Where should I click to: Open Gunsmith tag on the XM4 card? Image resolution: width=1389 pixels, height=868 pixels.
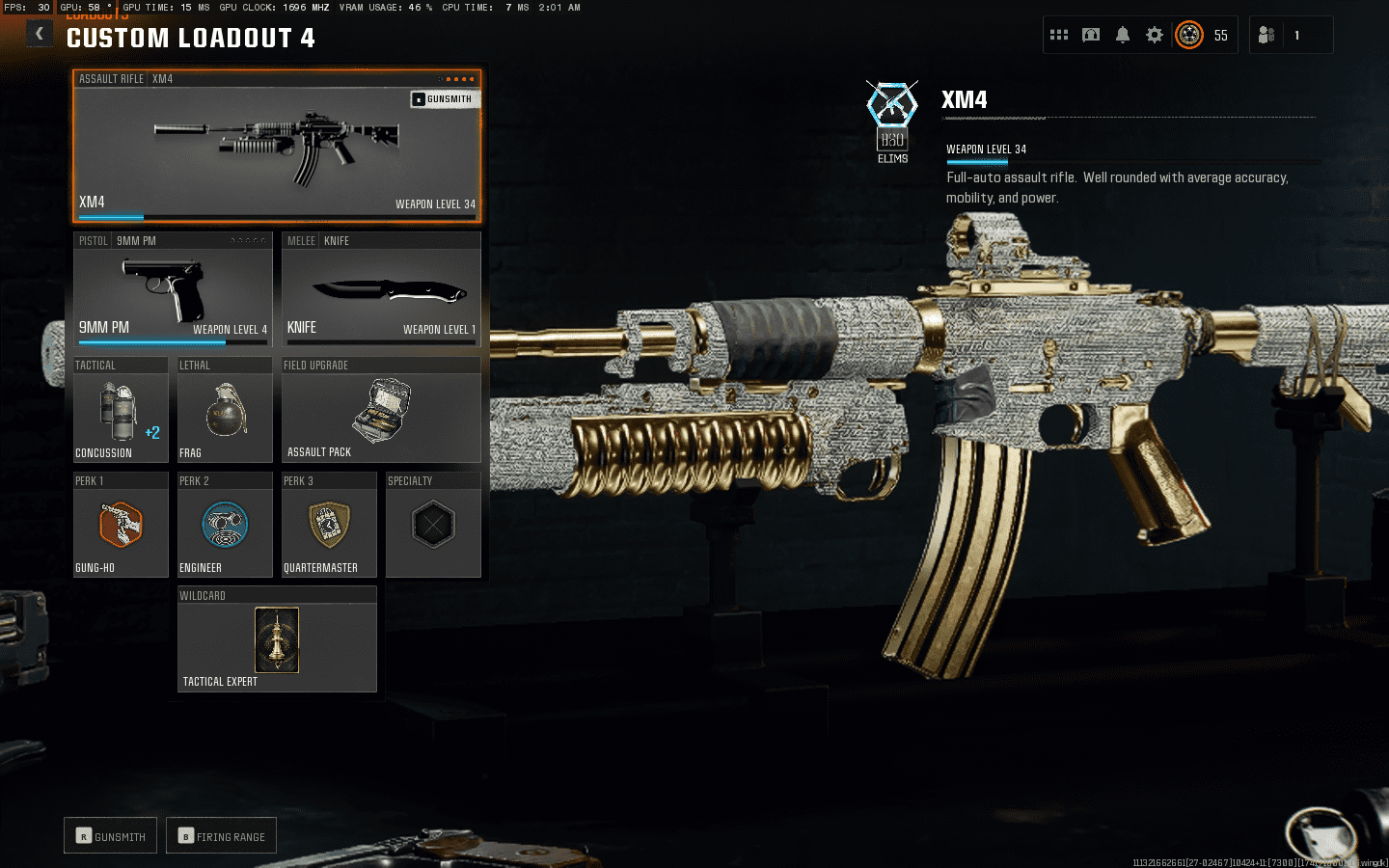pyautogui.click(x=443, y=99)
